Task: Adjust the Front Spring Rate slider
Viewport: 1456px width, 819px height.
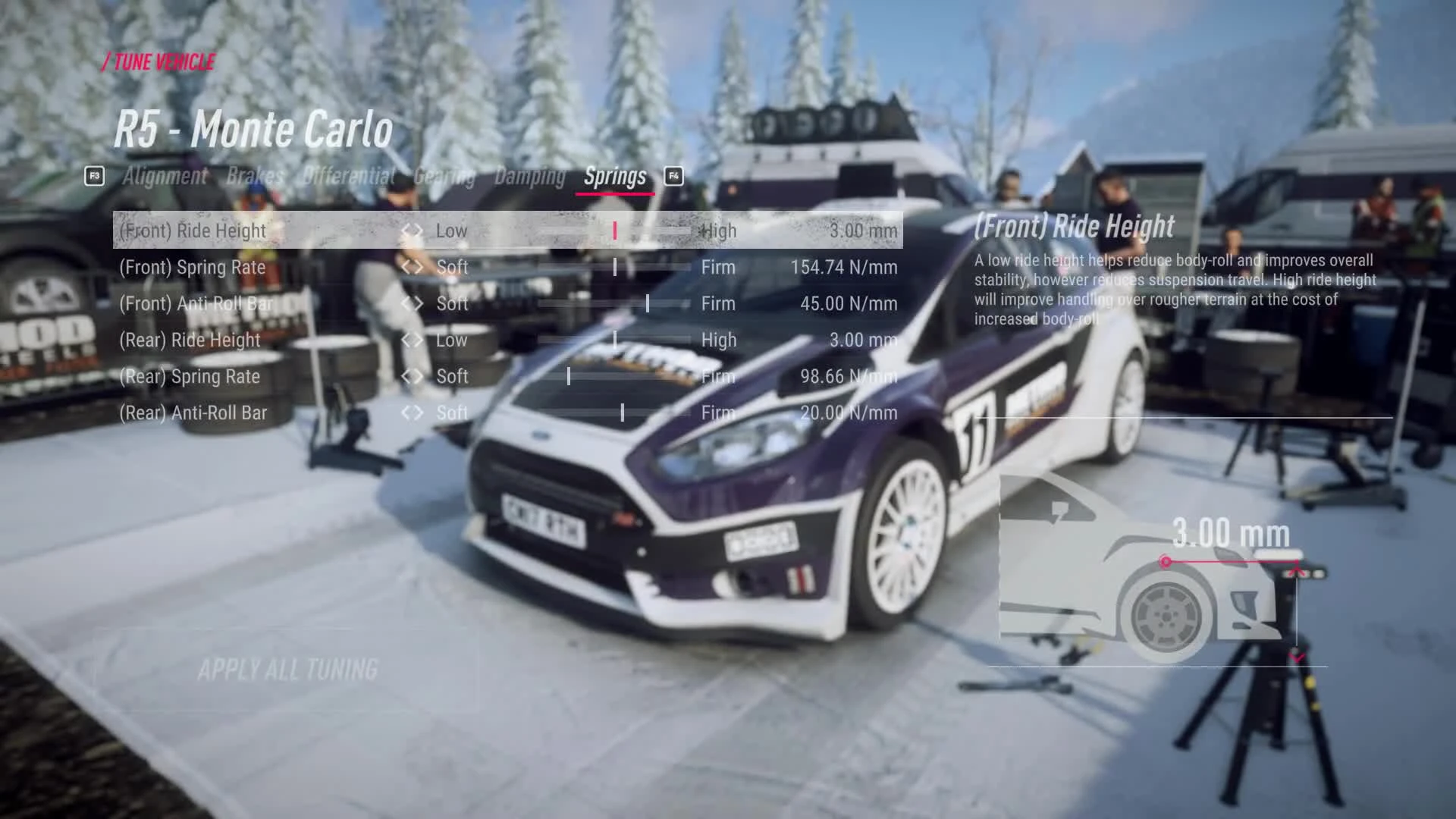Action: (x=615, y=267)
